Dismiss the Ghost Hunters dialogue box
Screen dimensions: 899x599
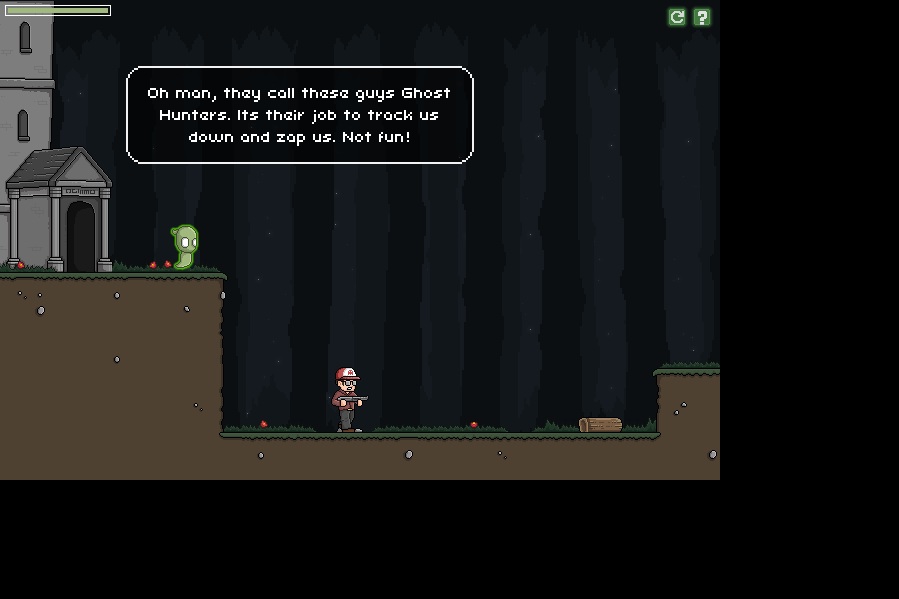tap(299, 115)
